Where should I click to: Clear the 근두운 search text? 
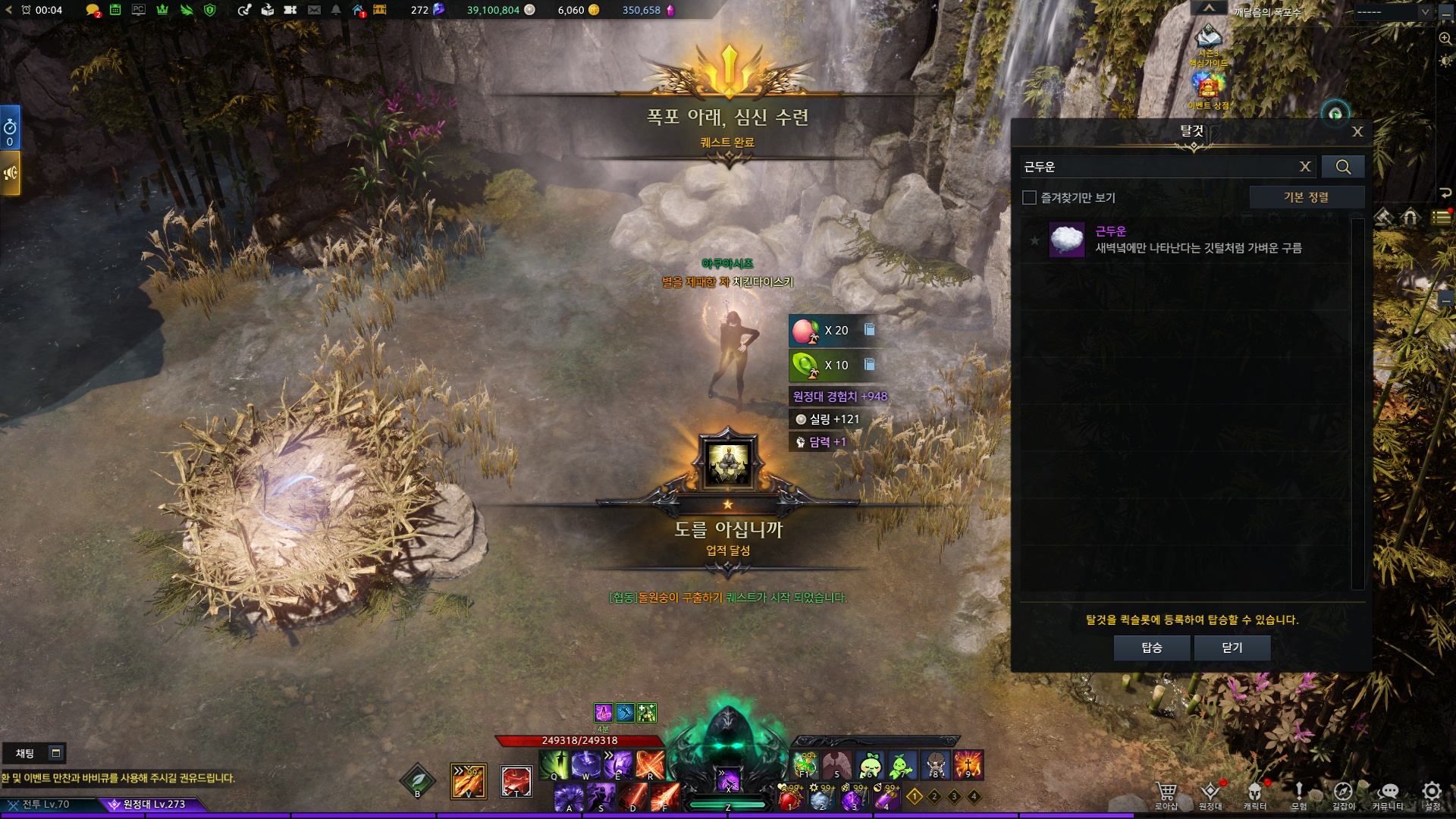pos(1305,167)
